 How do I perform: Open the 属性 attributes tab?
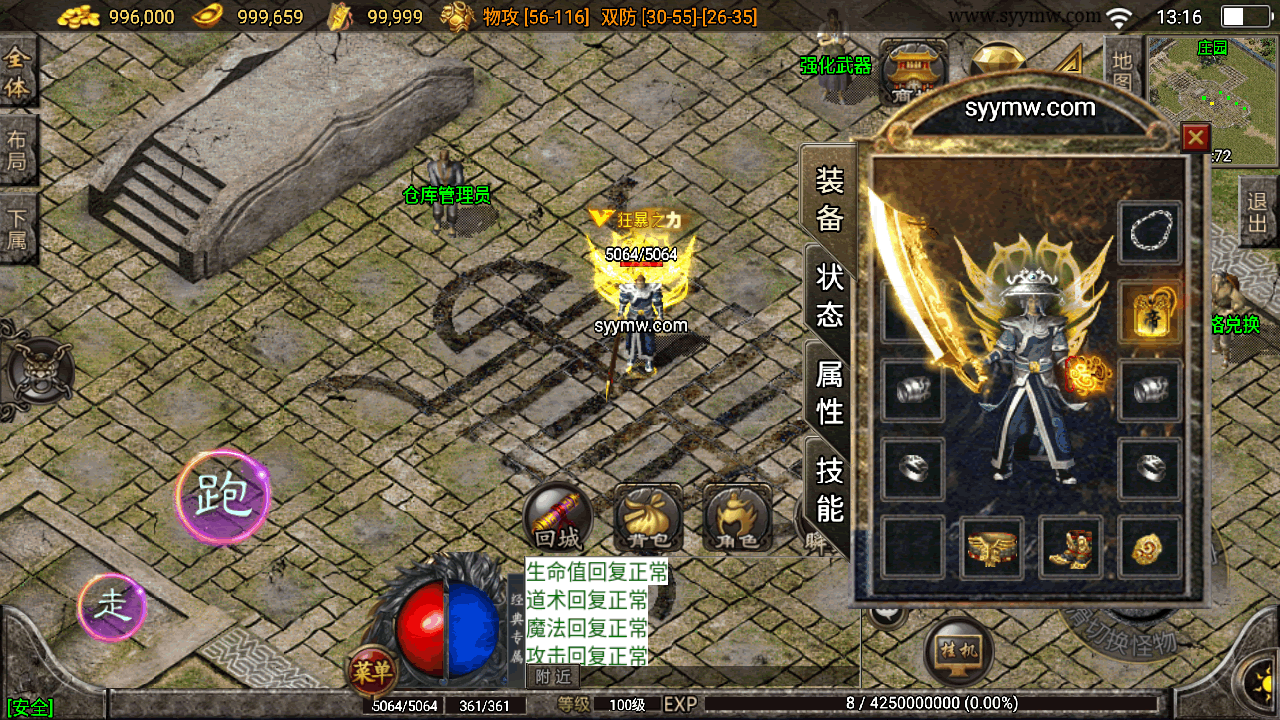click(x=829, y=392)
